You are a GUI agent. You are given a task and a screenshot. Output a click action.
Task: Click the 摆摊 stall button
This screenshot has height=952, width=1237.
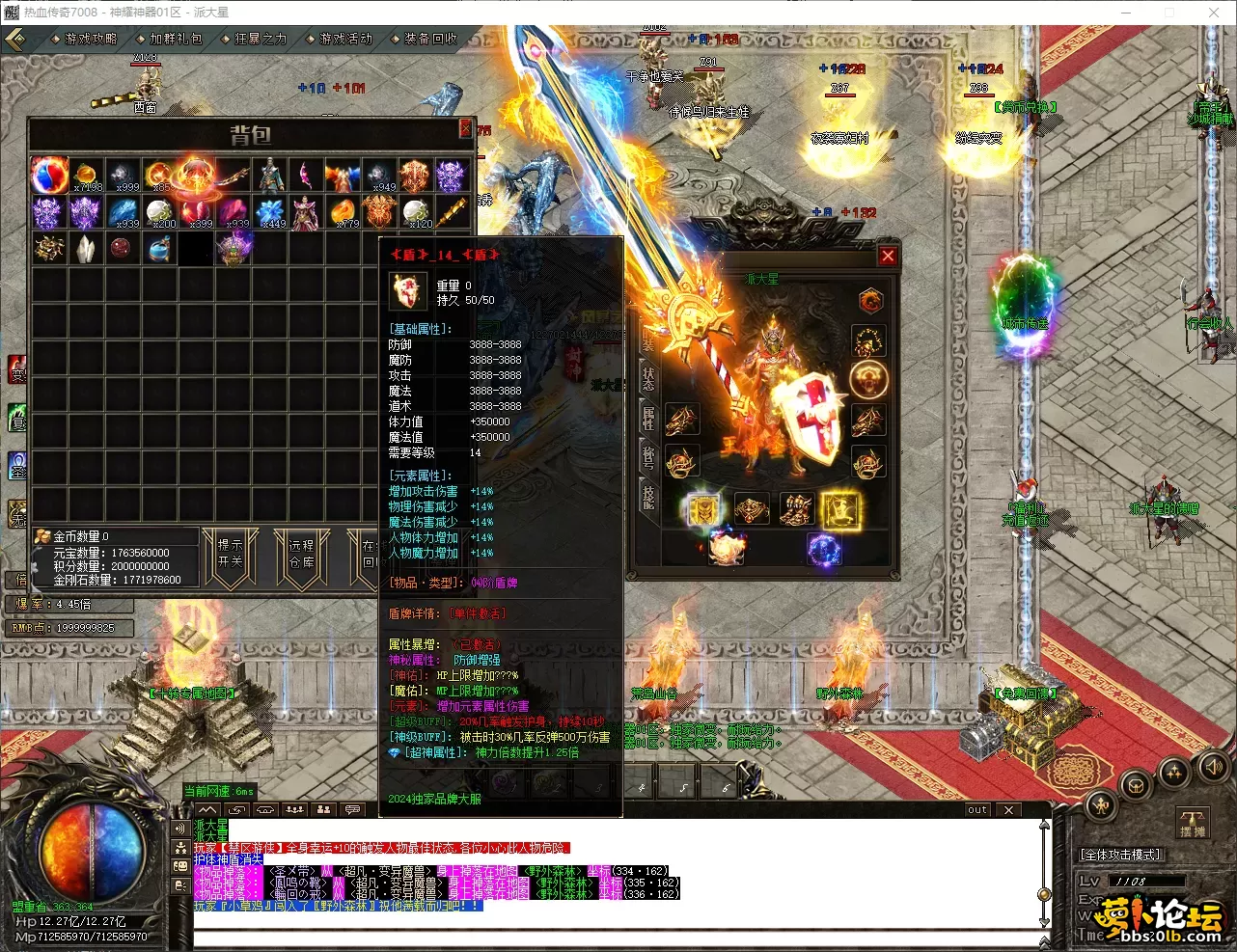pos(1193,823)
